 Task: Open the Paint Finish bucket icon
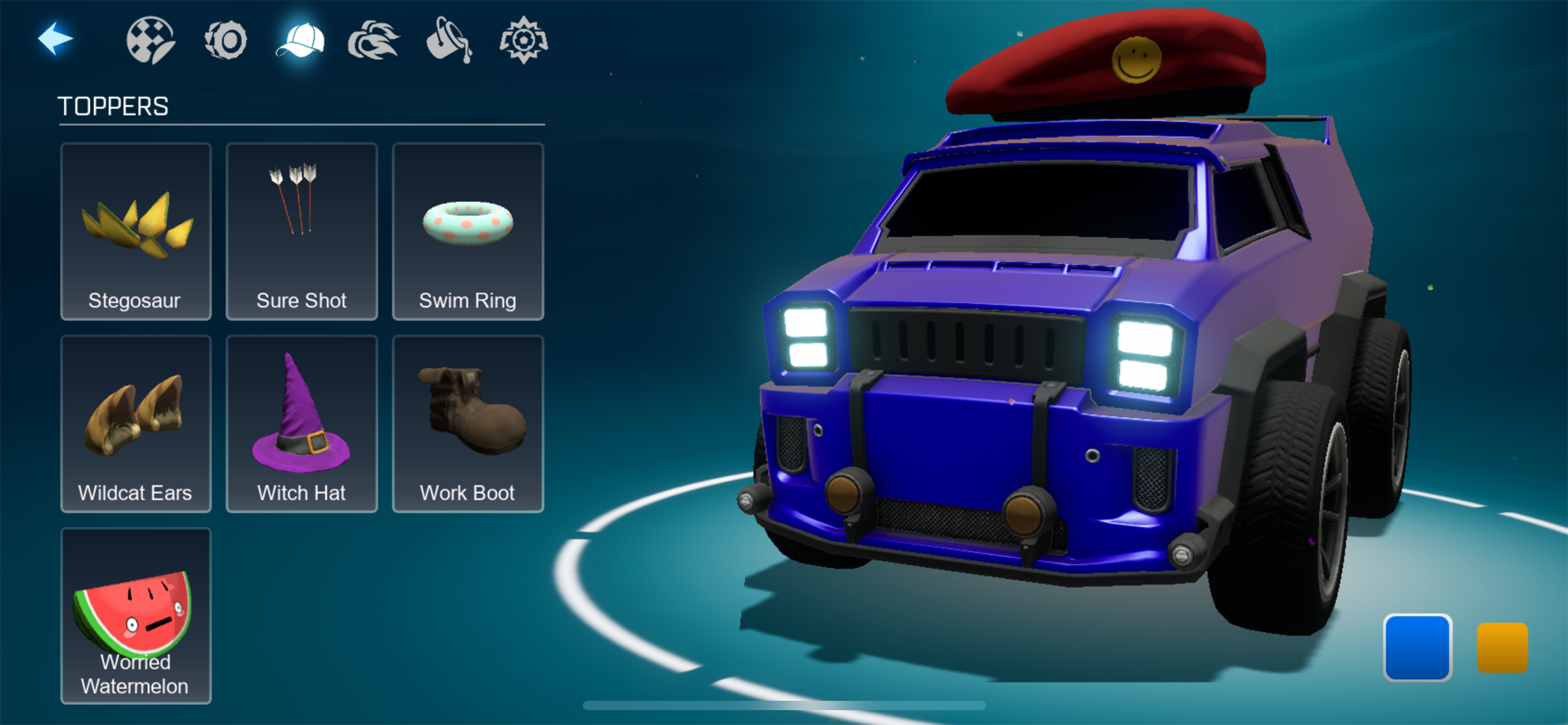tap(449, 41)
